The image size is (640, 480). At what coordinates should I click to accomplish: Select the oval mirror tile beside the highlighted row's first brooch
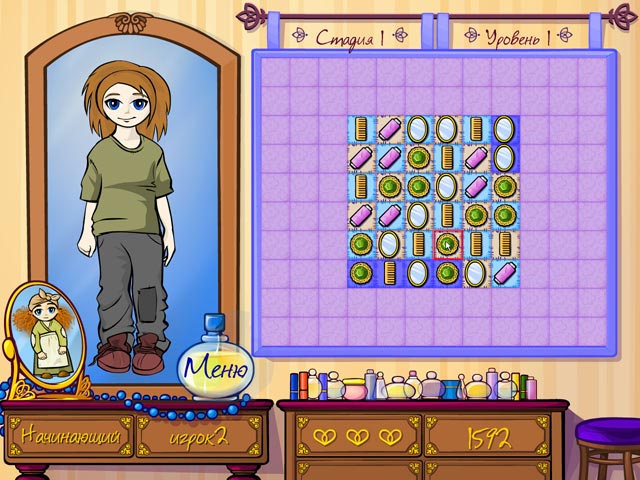coord(390,243)
